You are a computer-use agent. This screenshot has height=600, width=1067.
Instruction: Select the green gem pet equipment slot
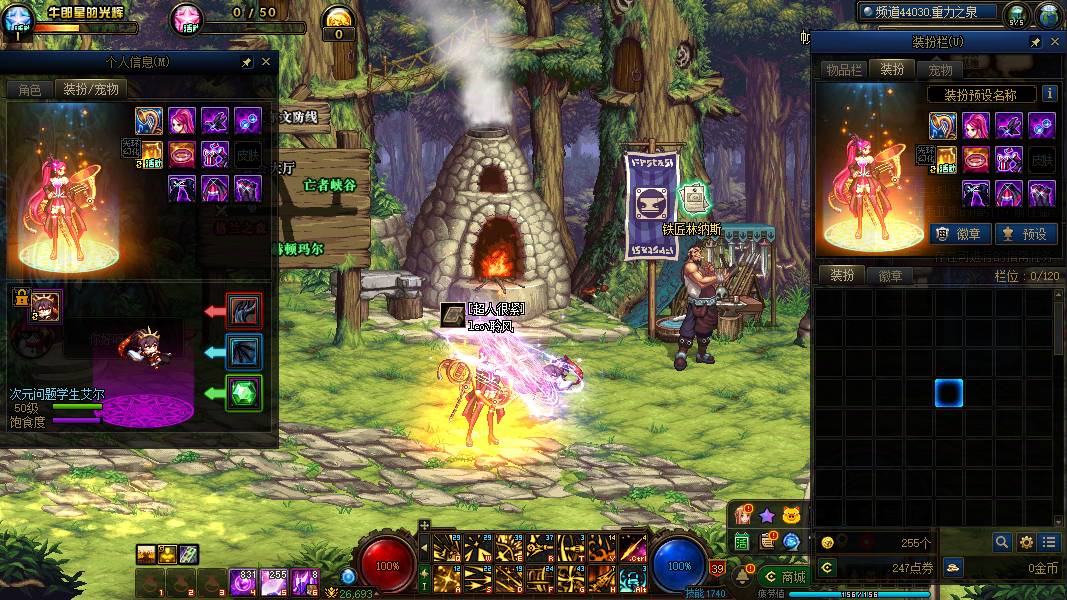tap(244, 393)
